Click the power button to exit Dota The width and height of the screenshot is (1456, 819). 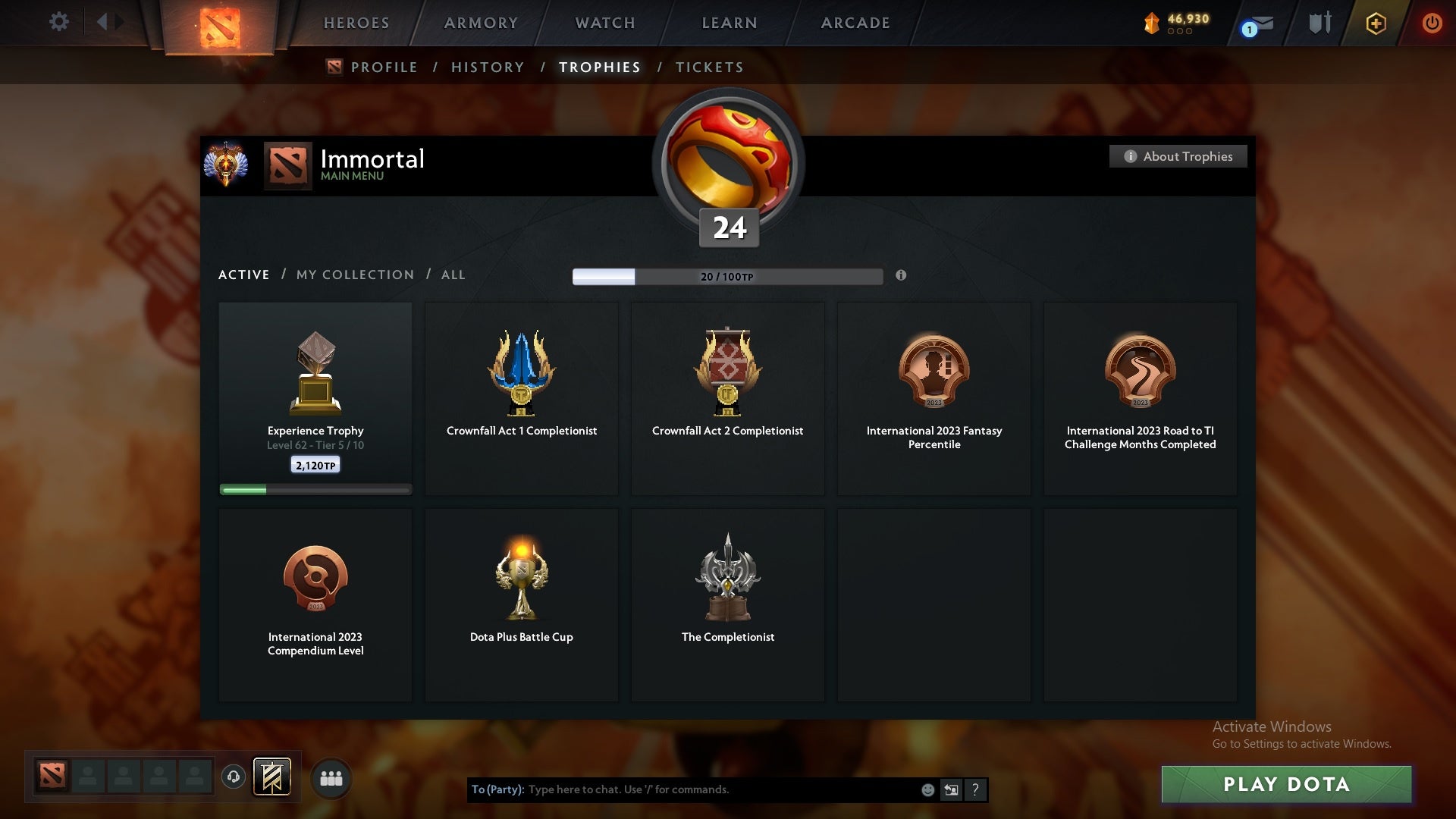tap(1432, 23)
